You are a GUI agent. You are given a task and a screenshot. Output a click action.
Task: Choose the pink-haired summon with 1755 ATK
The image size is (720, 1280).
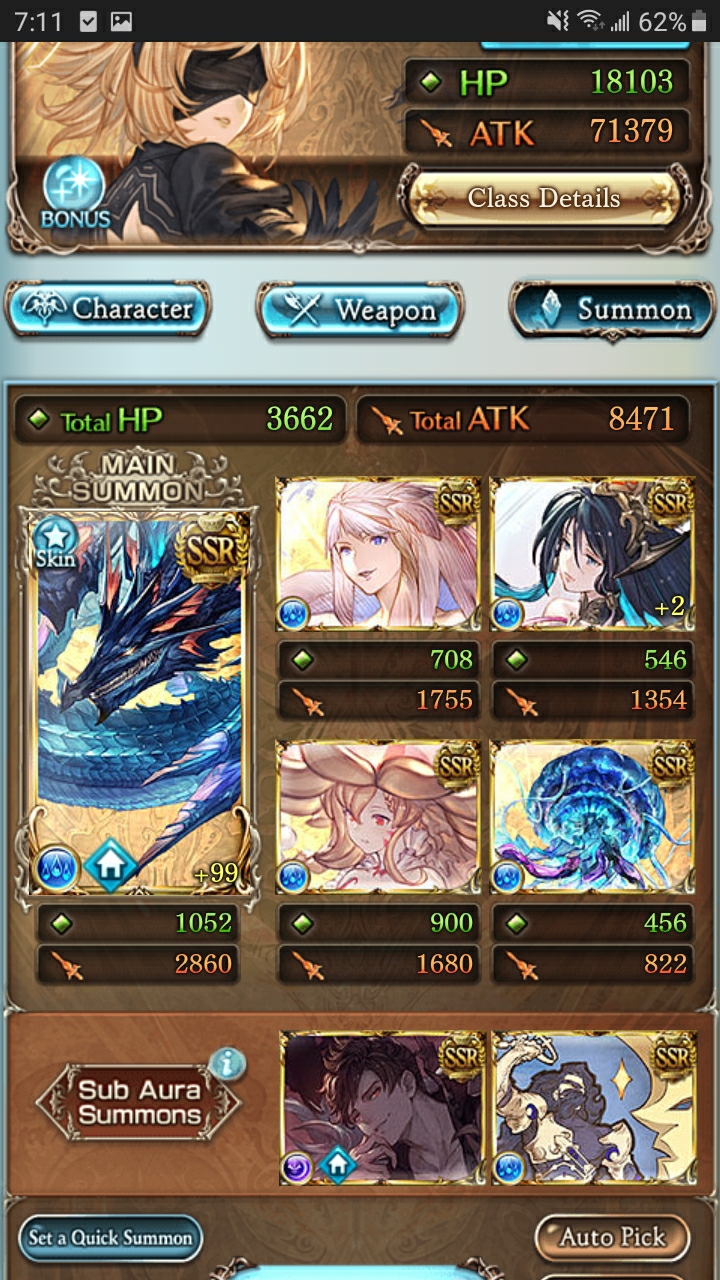pos(378,555)
